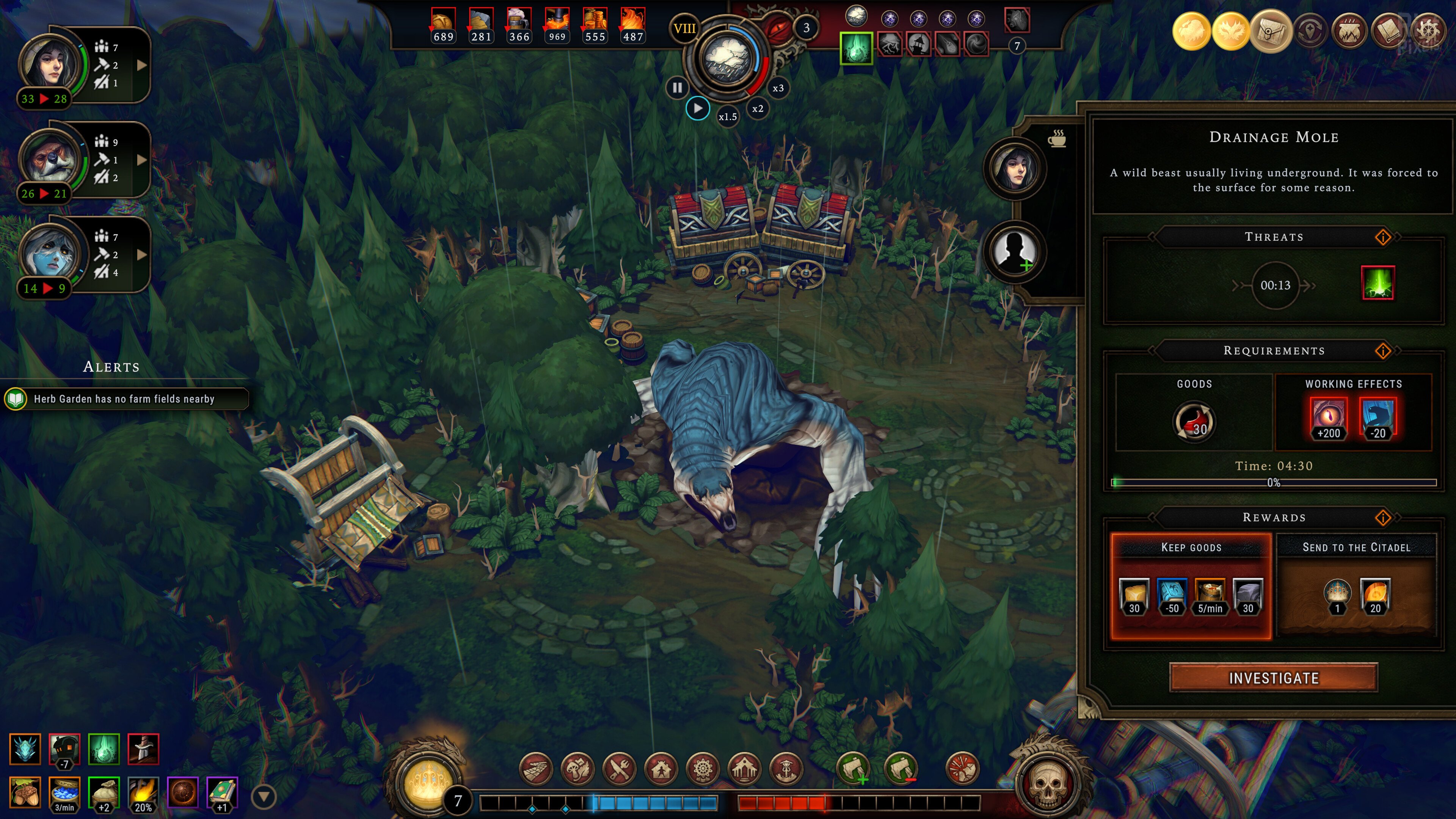Resume normal speed with the play button
Screen dimensions: 1456x819
[x=698, y=108]
